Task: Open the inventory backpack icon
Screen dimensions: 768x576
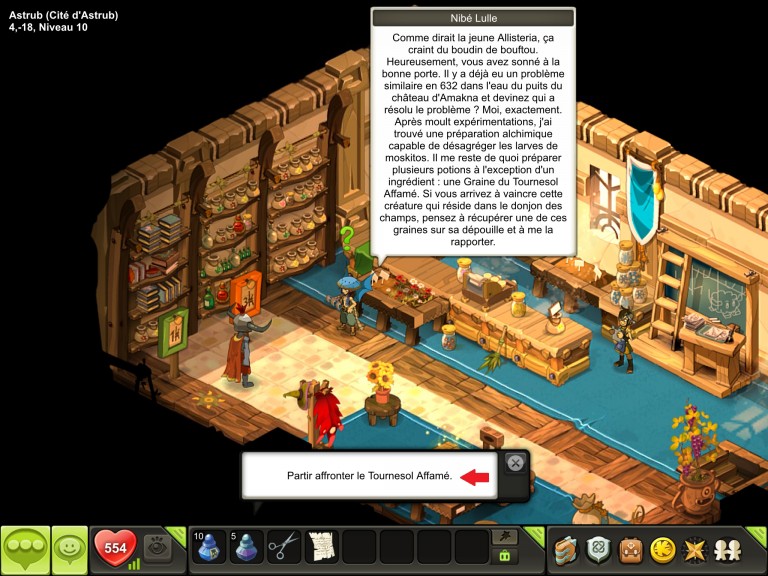Action: click(x=630, y=548)
